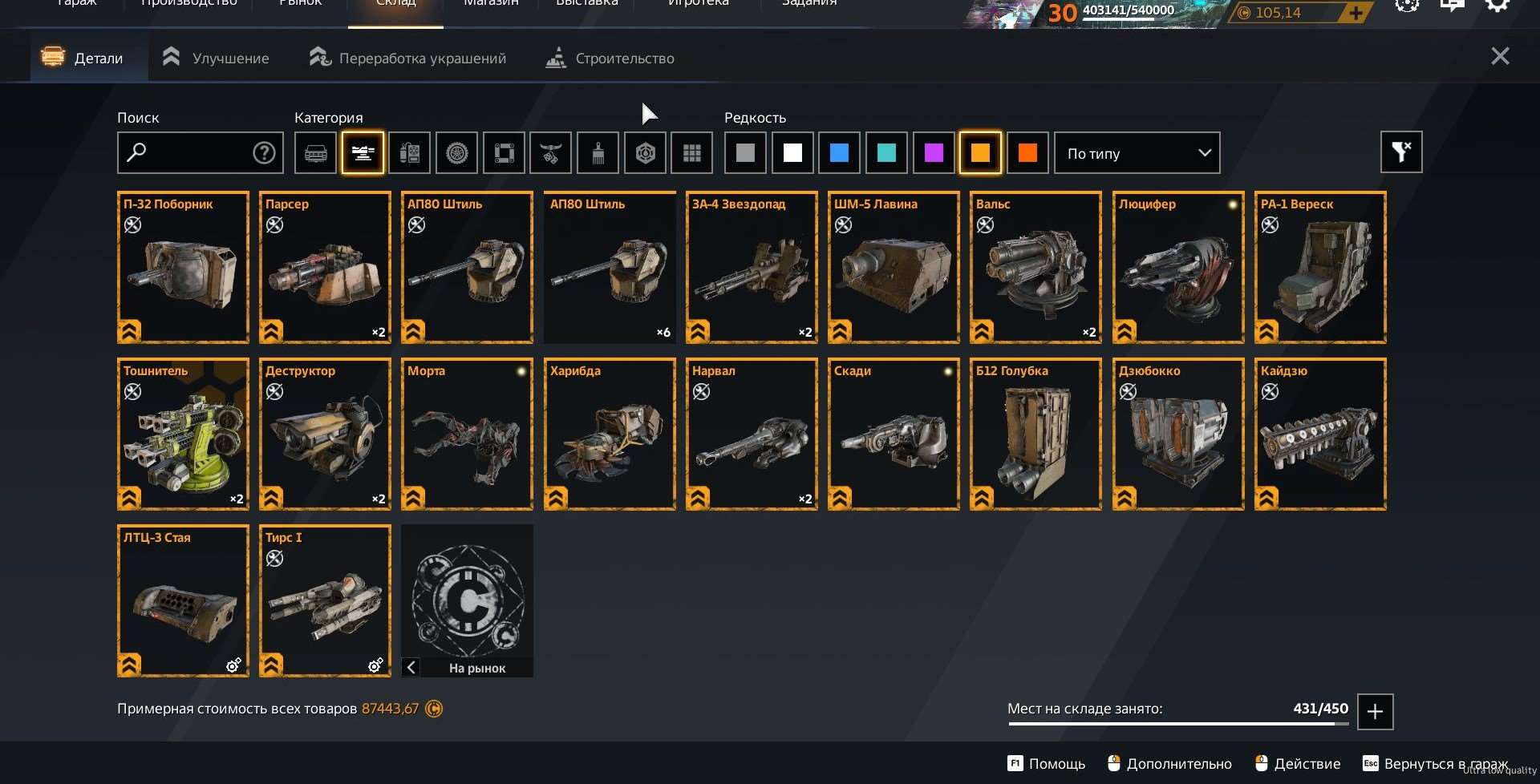Select the frames category filter icon
The image size is (1540, 784).
point(504,152)
